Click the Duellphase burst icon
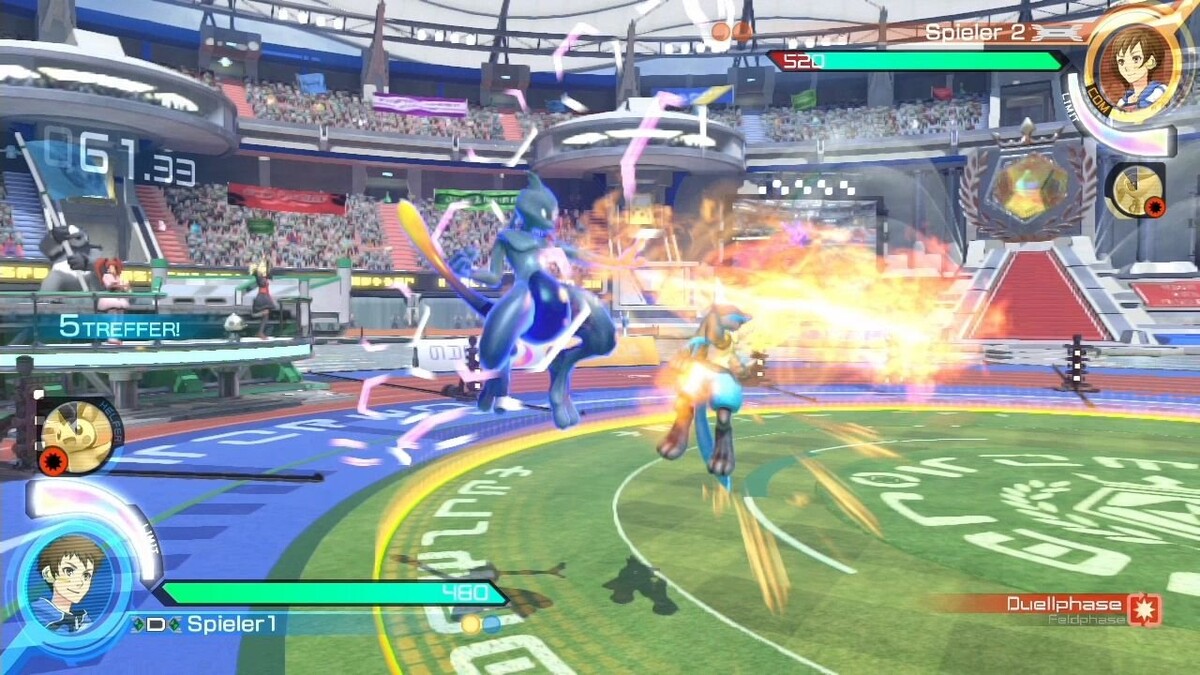 tap(1143, 609)
